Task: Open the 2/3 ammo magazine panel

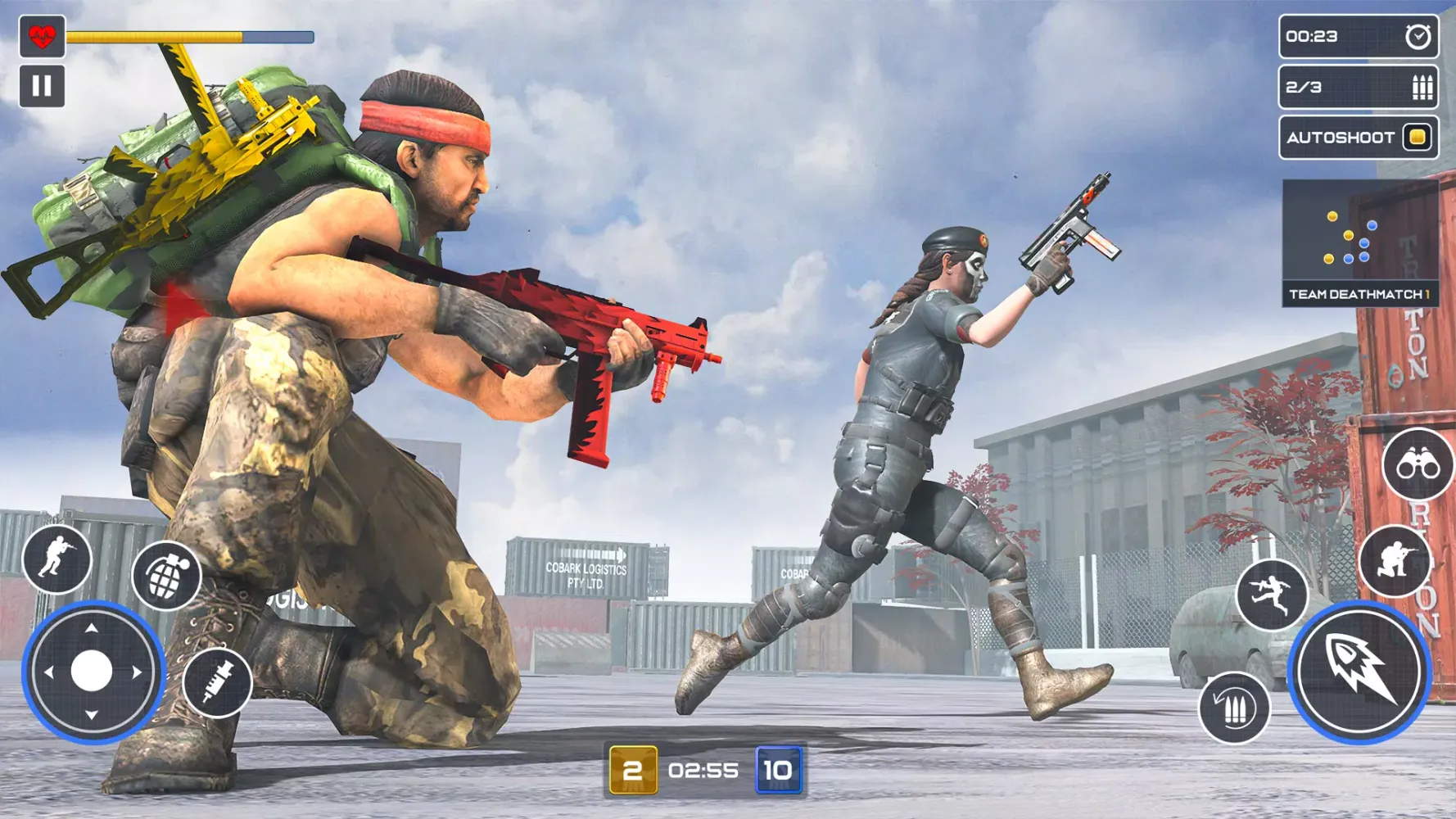Action: pos(1355,87)
